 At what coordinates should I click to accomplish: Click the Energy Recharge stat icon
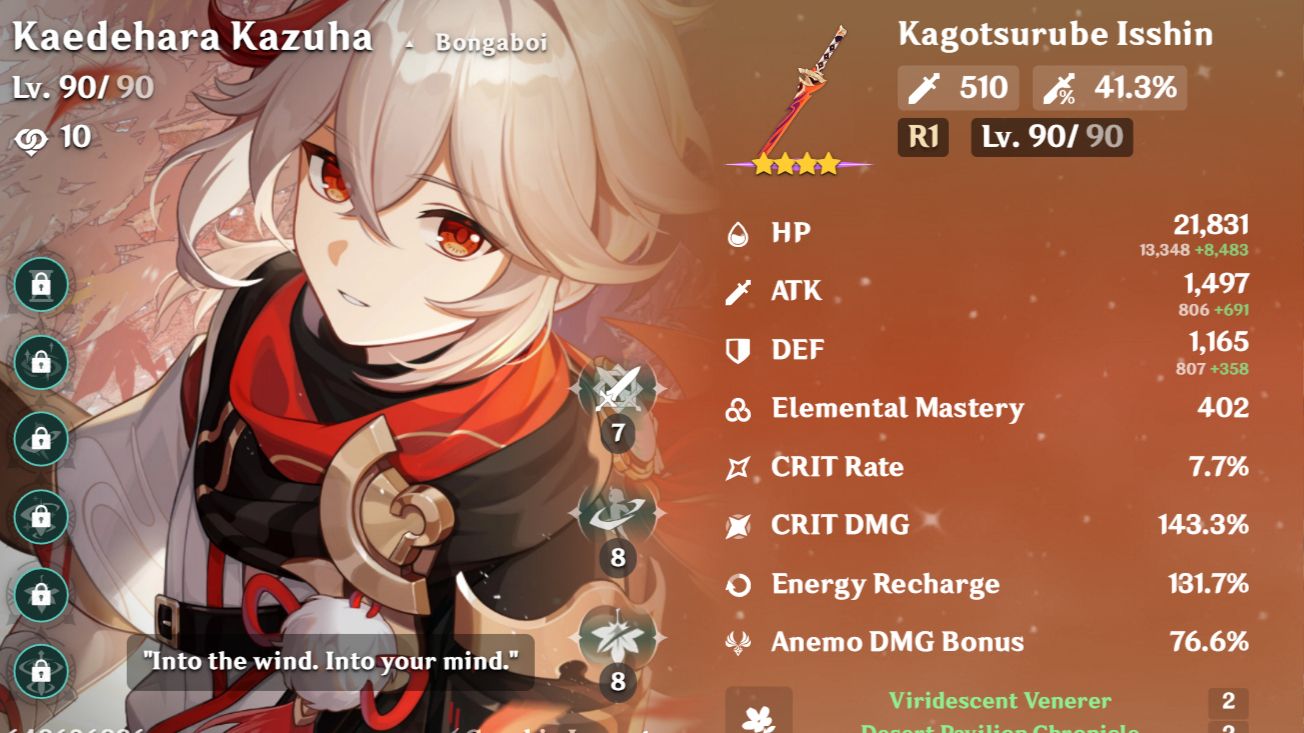(737, 583)
